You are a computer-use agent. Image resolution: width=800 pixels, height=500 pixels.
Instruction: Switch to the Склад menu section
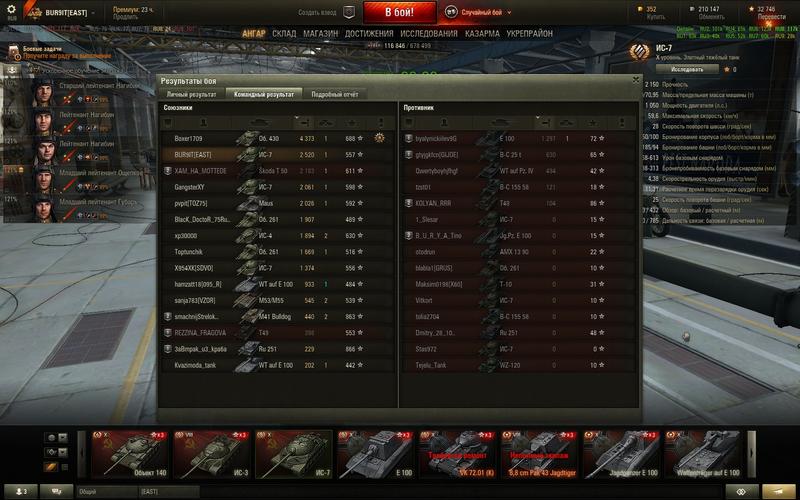pos(284,33)
